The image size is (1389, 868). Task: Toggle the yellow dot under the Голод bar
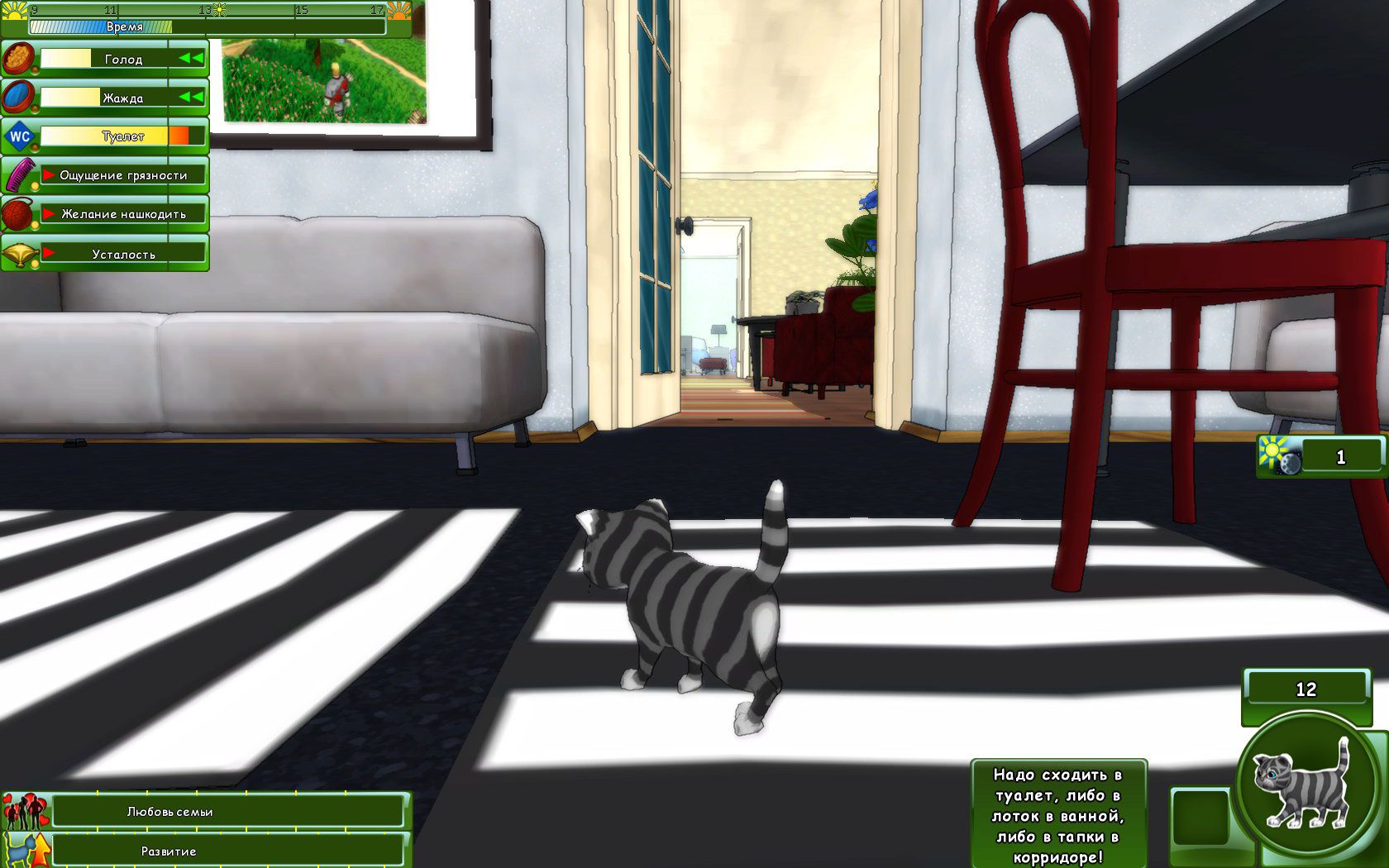(x=36, y=69)
